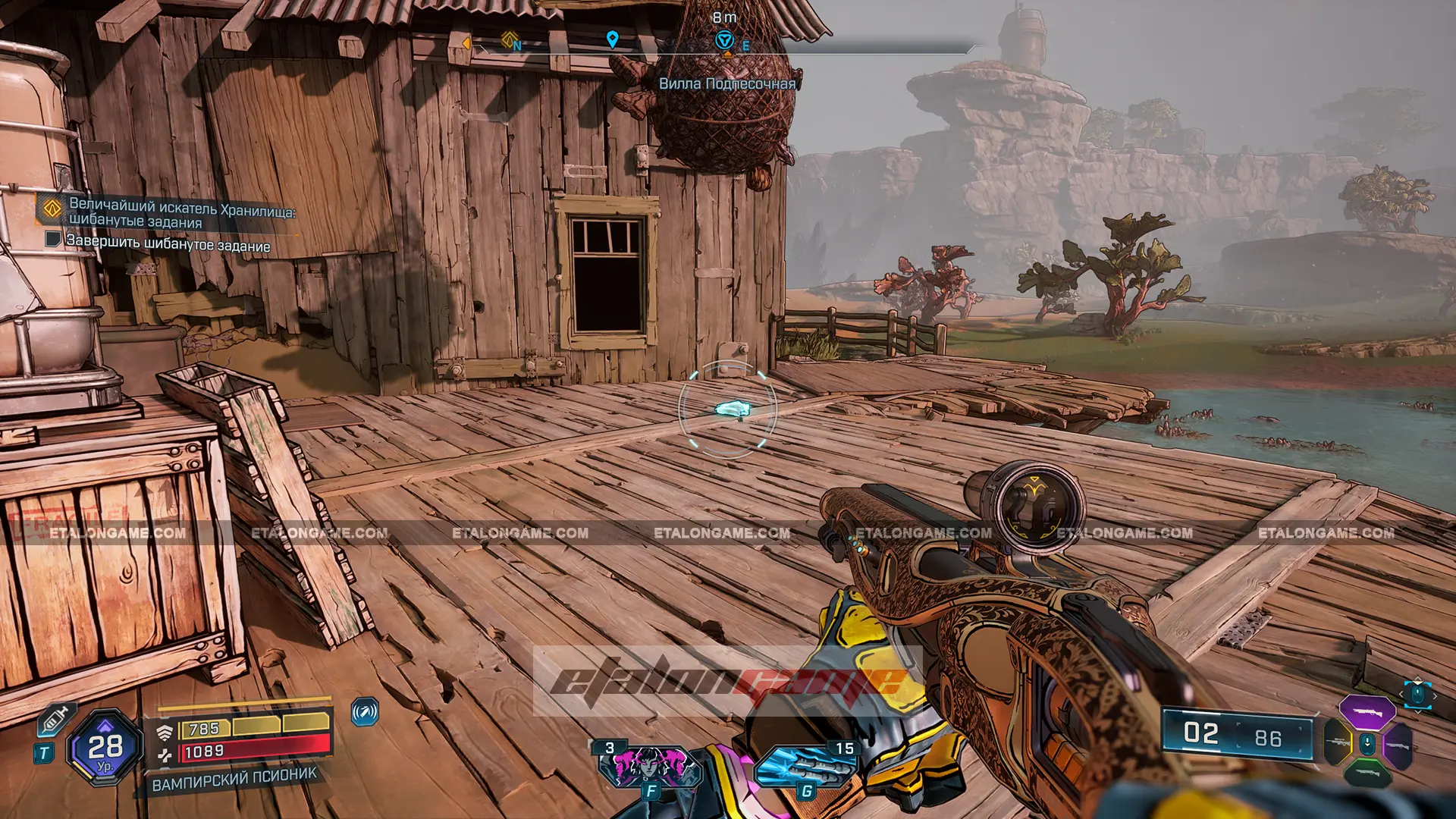Viewport: 1456px width, 819px height.
Task: Equip the yellow-bordered sniper rifle slot
Action: click(1338, 742)
